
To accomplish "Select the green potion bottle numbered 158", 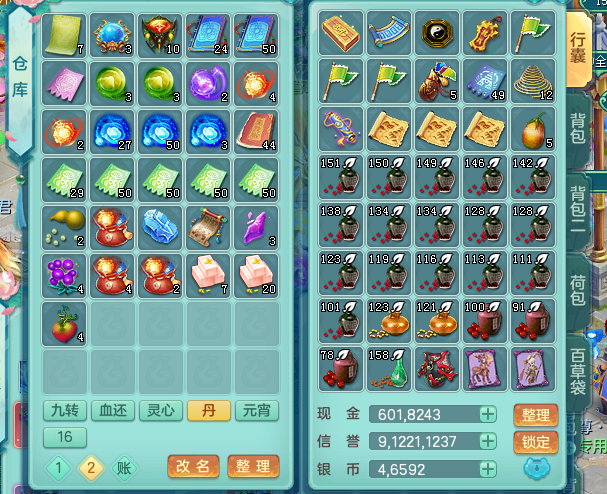I will point(388,367).
